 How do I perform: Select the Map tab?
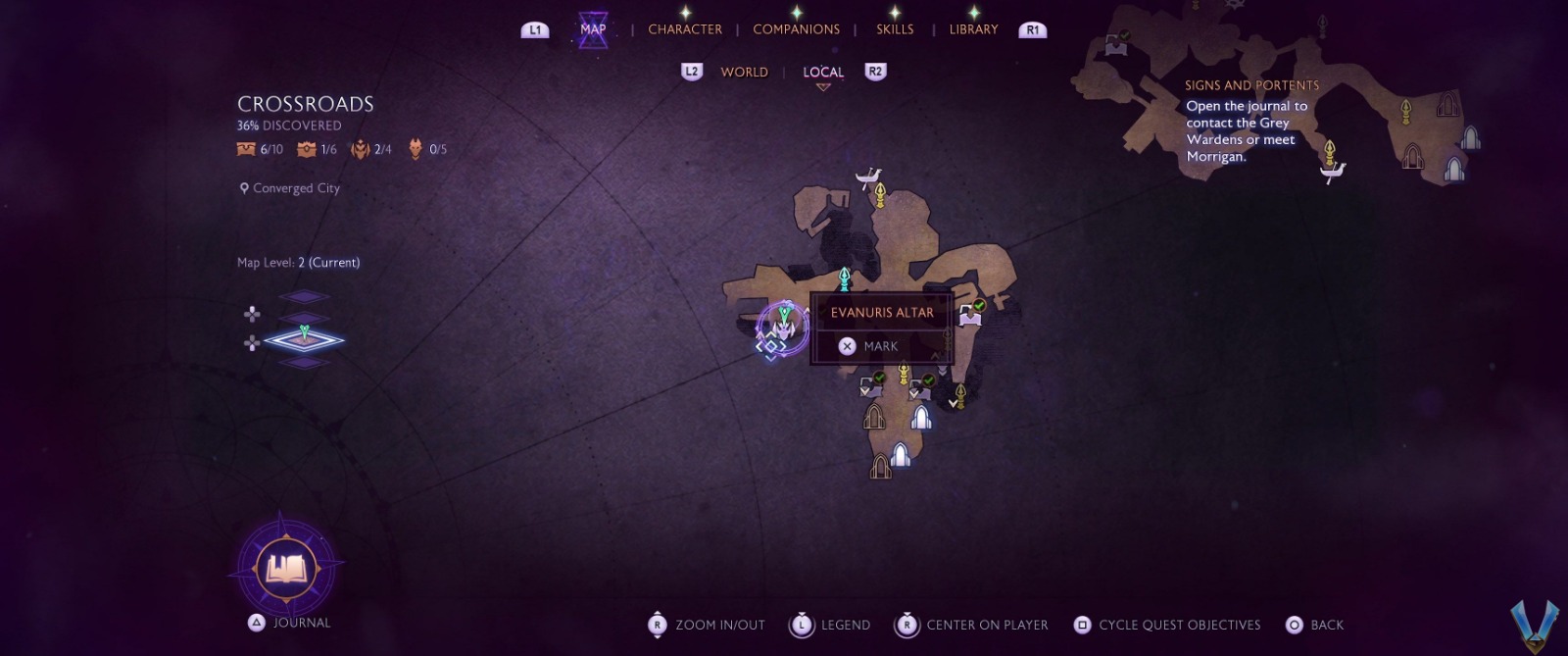click(x=593, y=29)
